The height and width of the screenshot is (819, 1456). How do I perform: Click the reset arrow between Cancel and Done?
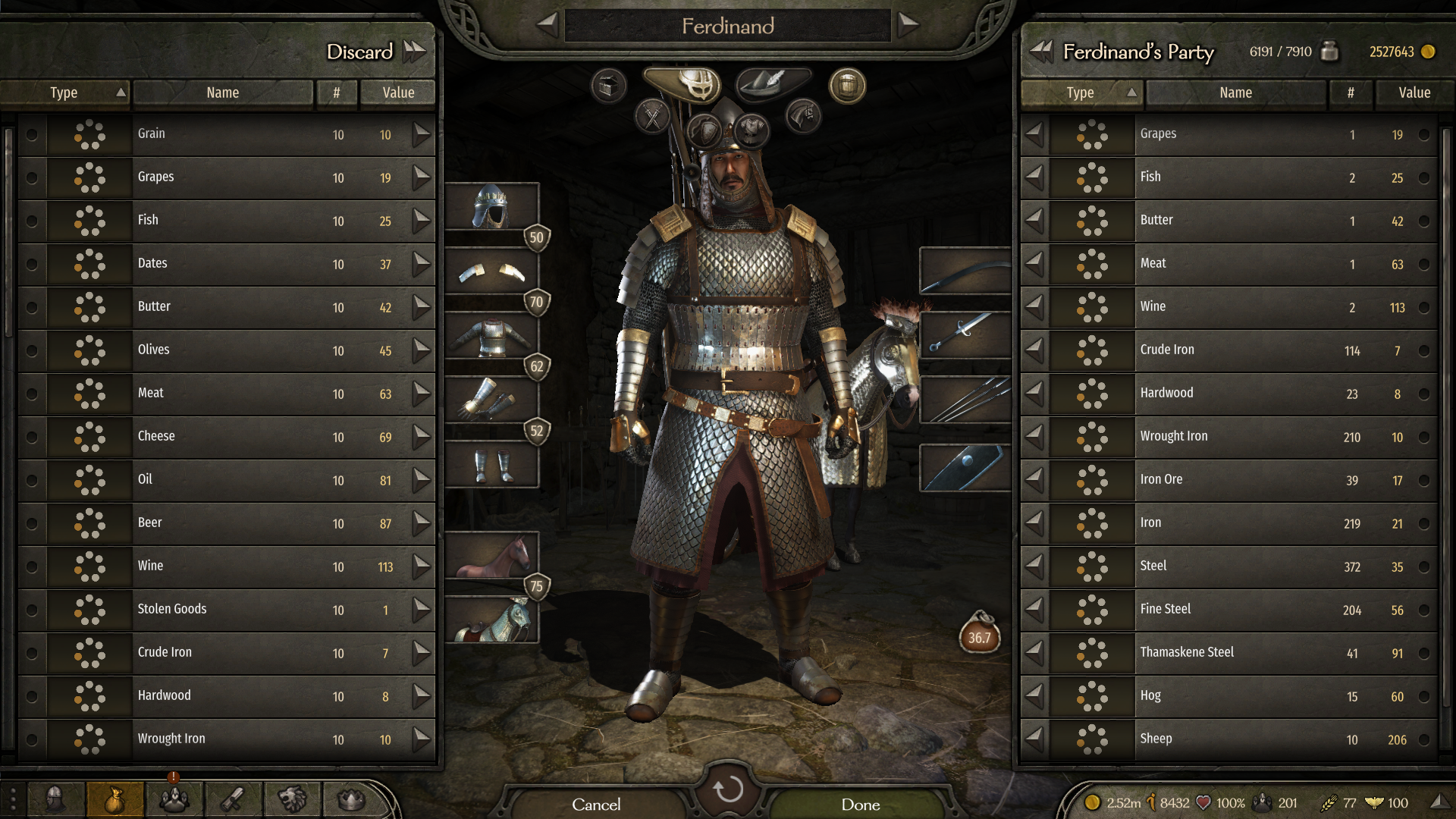pyautogui.click(x=728, y=792)
